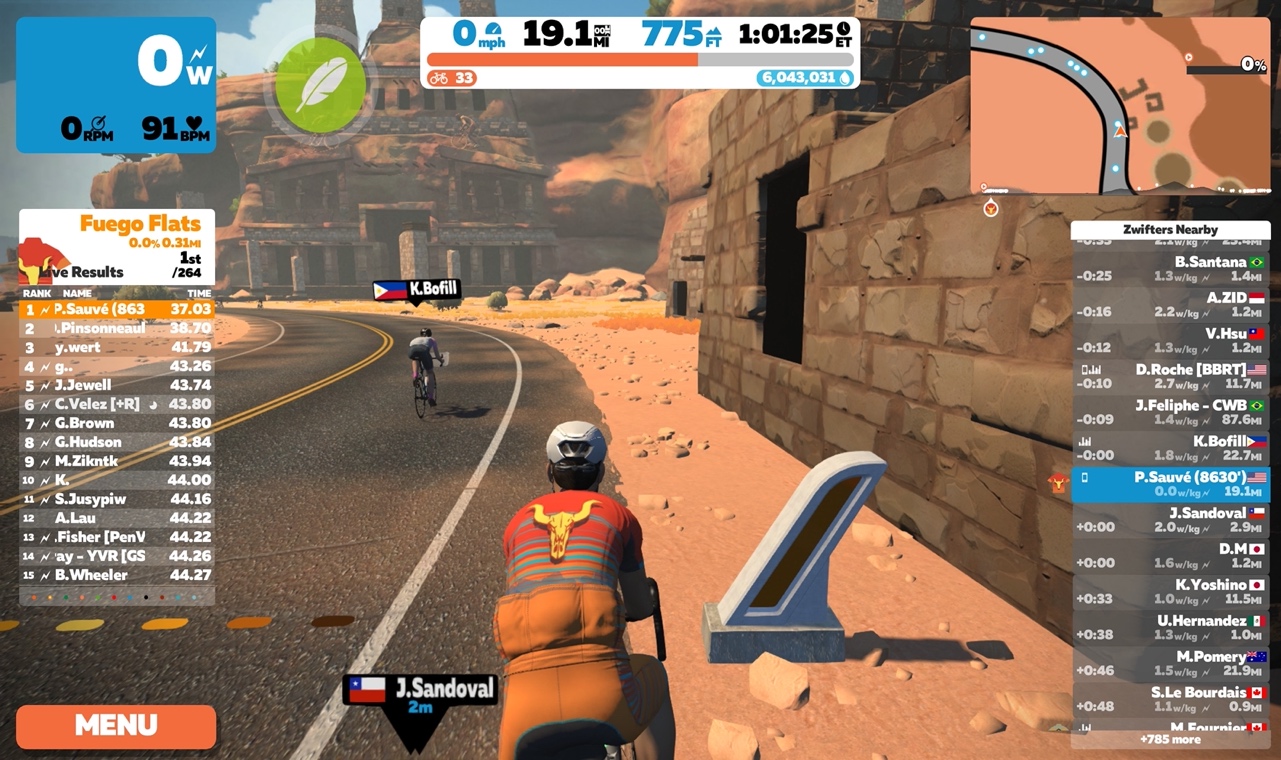
Task: Choose B.Santana from the nearby riders list
Action: point(1170,269)
